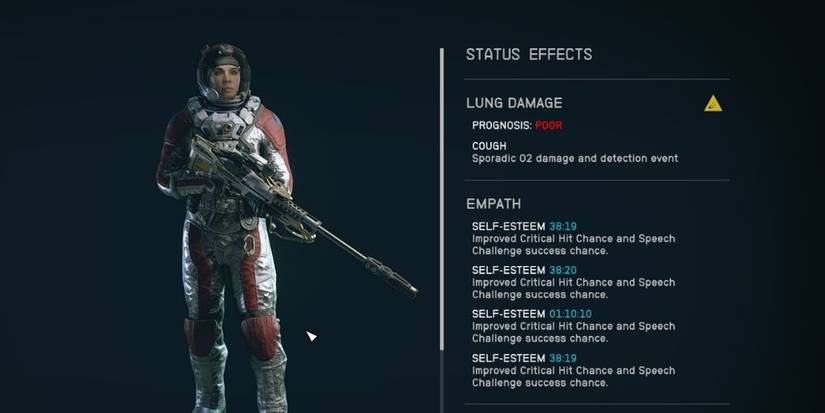The width and height of the screenshot is (825, 413).
Task: Open the Empath status effect section
Action: point(493,205)
